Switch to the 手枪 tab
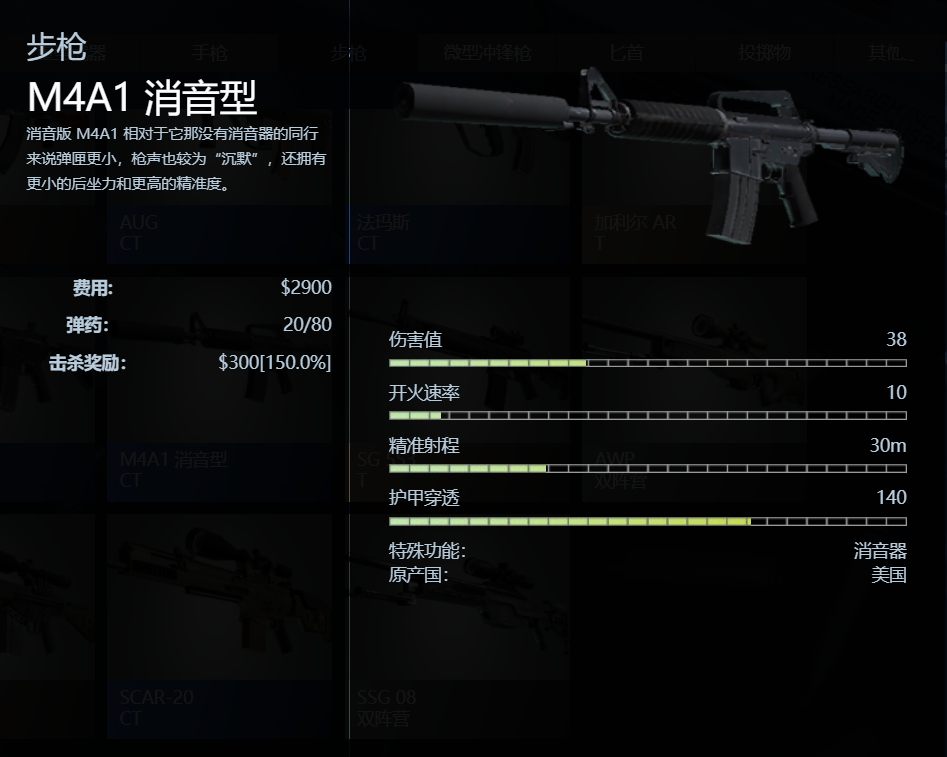Image resolution: width=947 pixels, height=757 pixels. coord(209,53)
